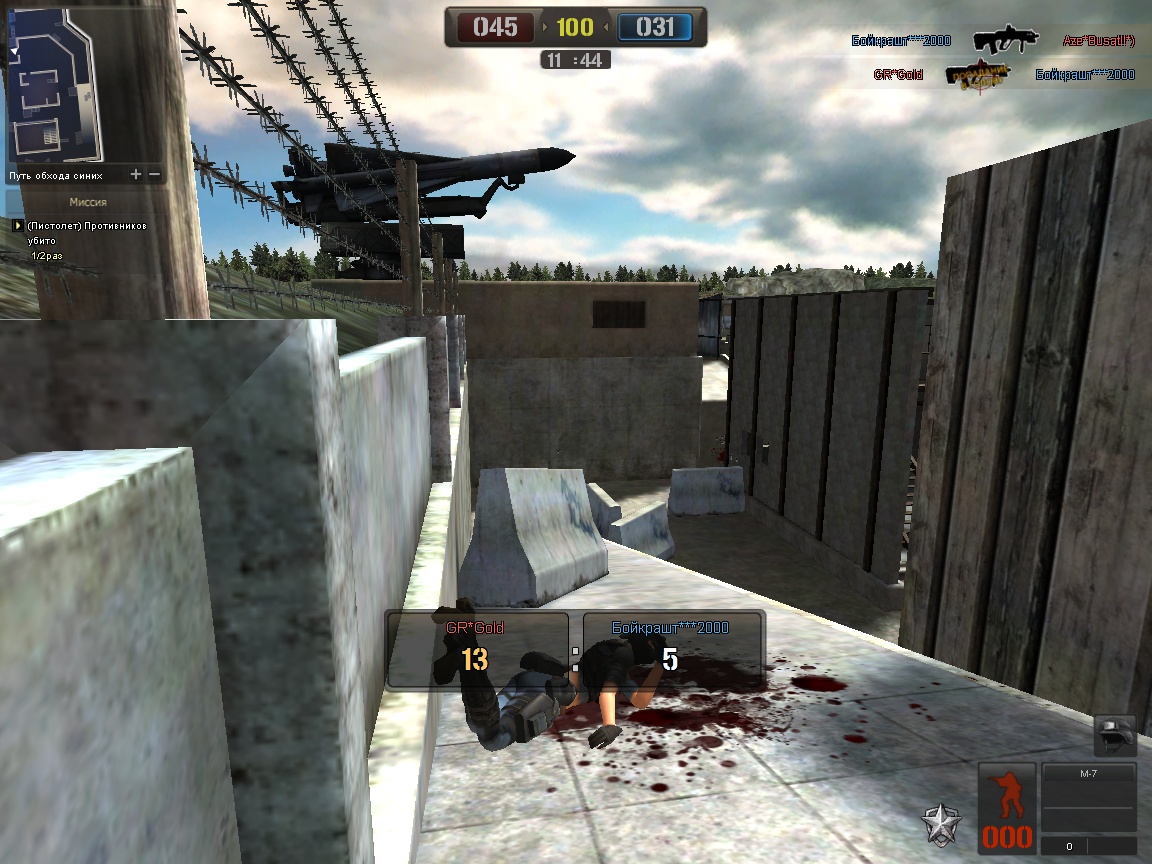The width and height of the screenshot is (1152, 864).
Task: Select the M-7 weapon slot
Action: click(1088, 774)
